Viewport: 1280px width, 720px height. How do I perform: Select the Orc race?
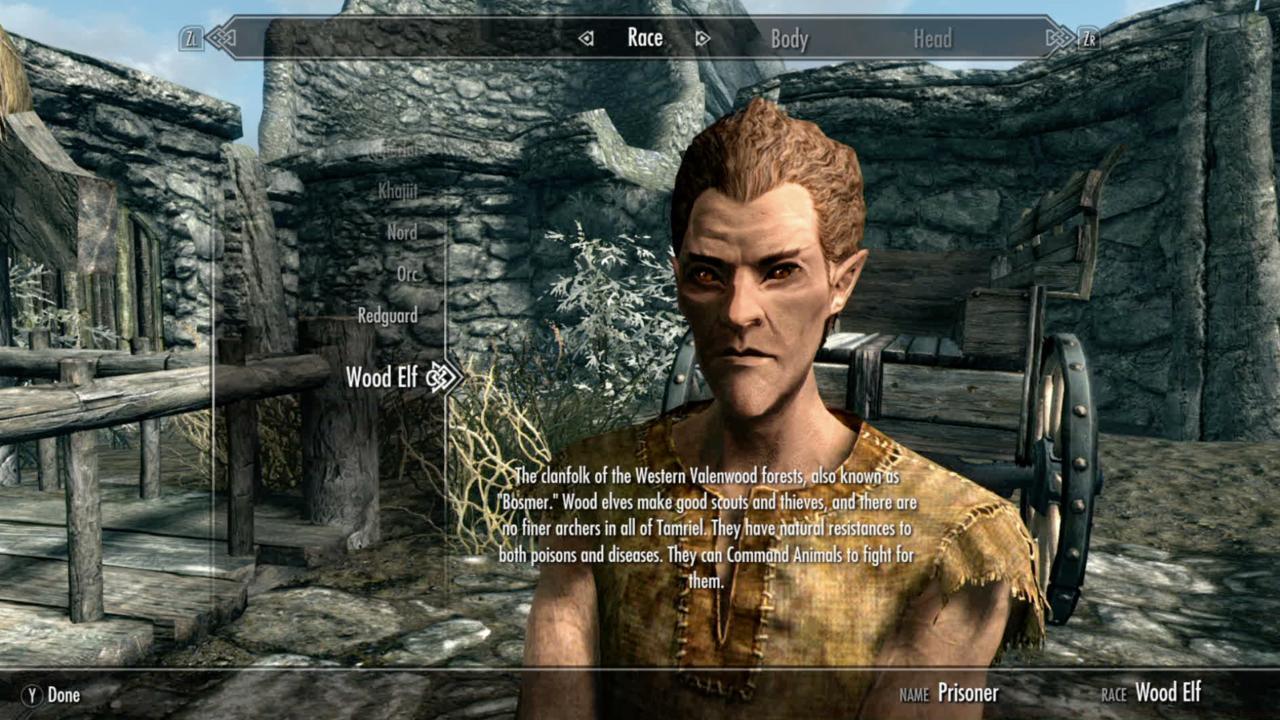click(x=410, y=273)
